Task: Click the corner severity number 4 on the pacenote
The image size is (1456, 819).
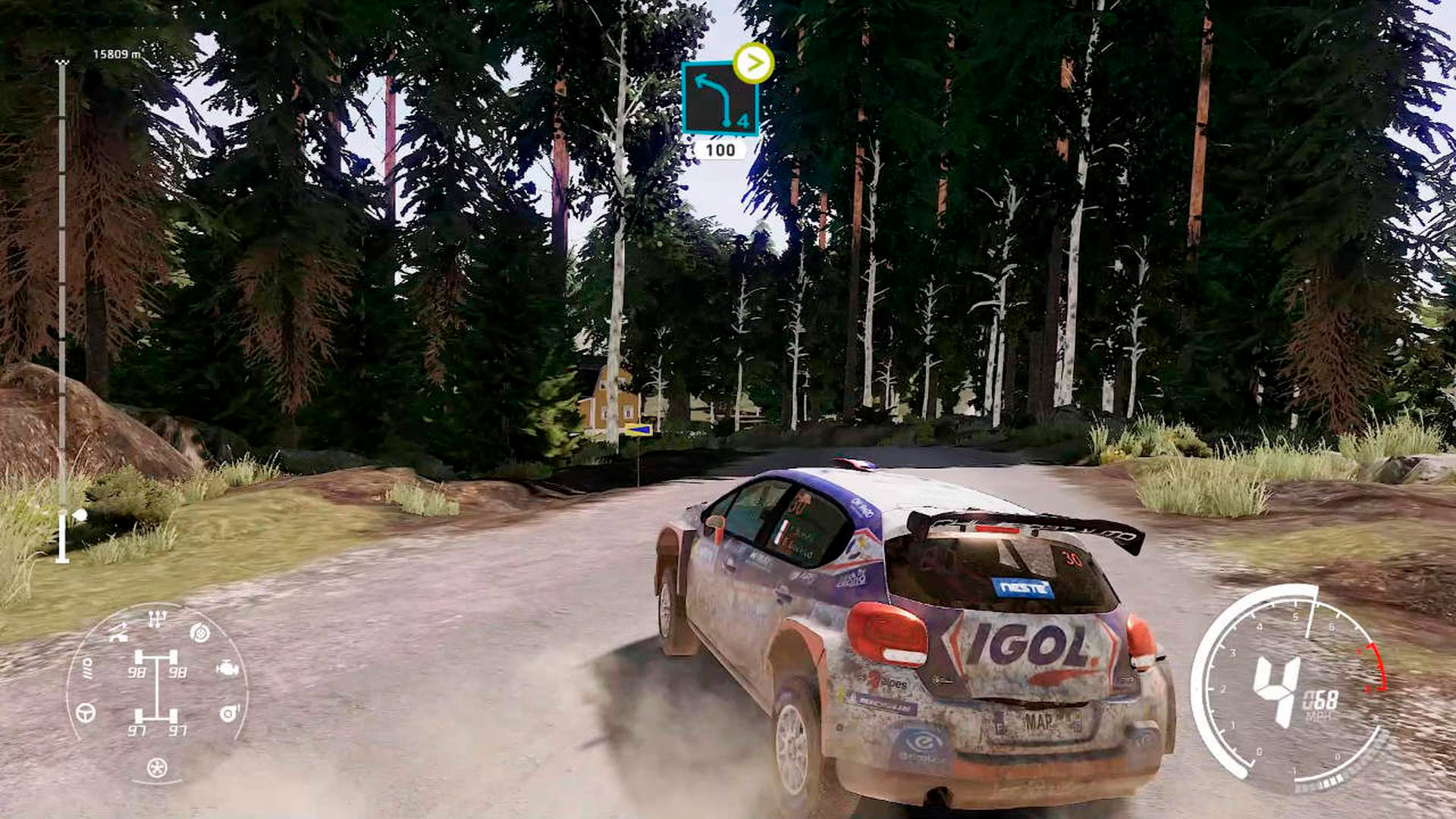Action: click(x=742, y=119)
